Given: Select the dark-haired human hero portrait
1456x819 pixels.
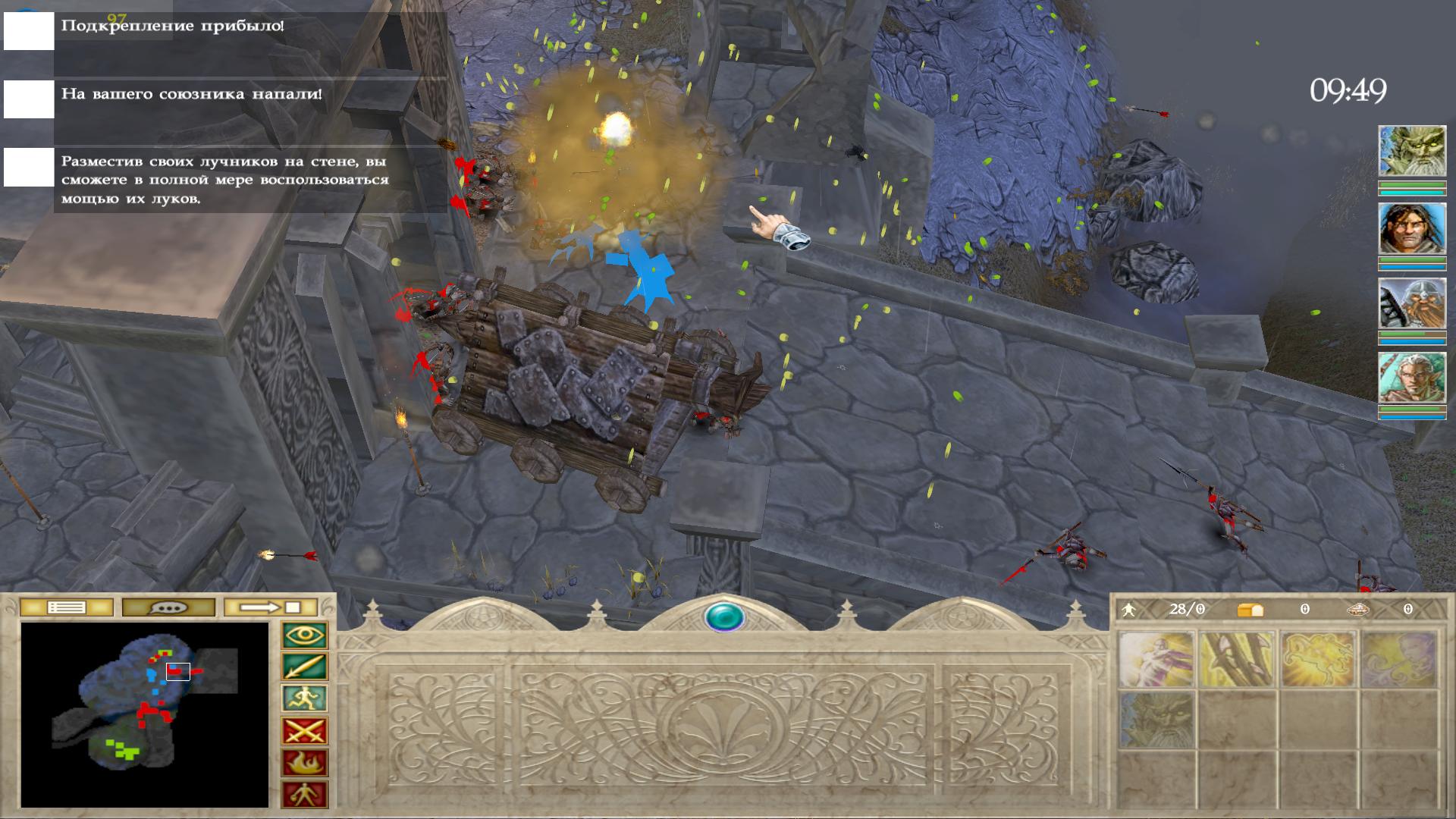Looking at the screenshot, I should pos(1411,228).
